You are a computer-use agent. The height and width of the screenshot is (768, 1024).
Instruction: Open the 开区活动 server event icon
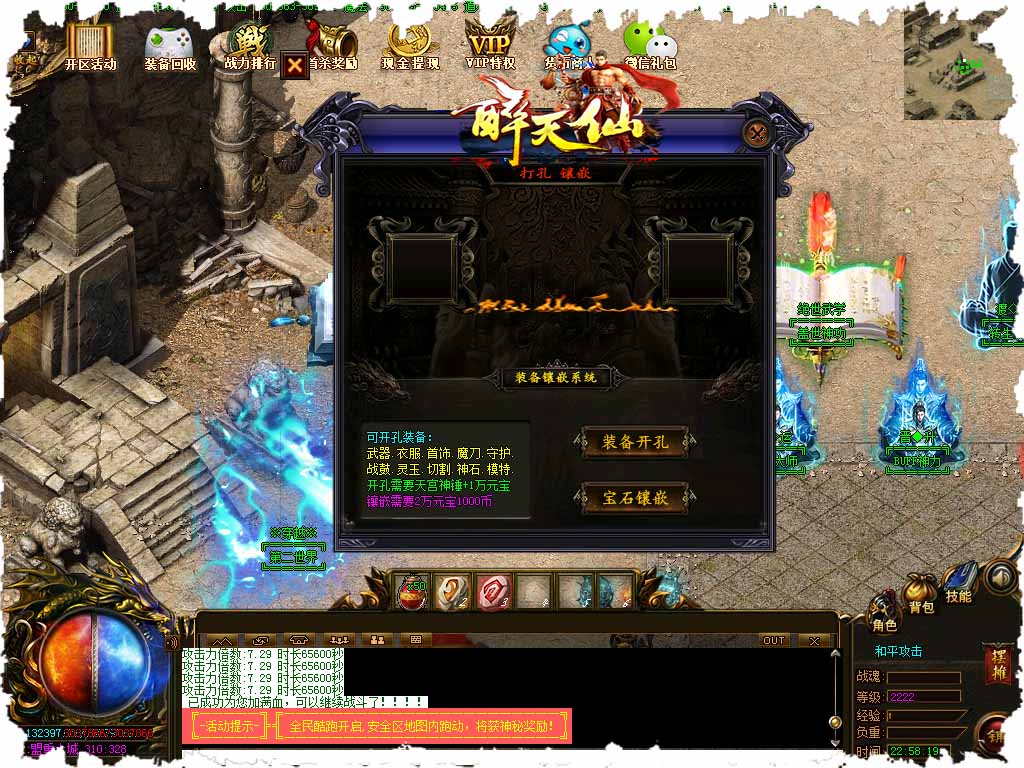coord(90,45)
